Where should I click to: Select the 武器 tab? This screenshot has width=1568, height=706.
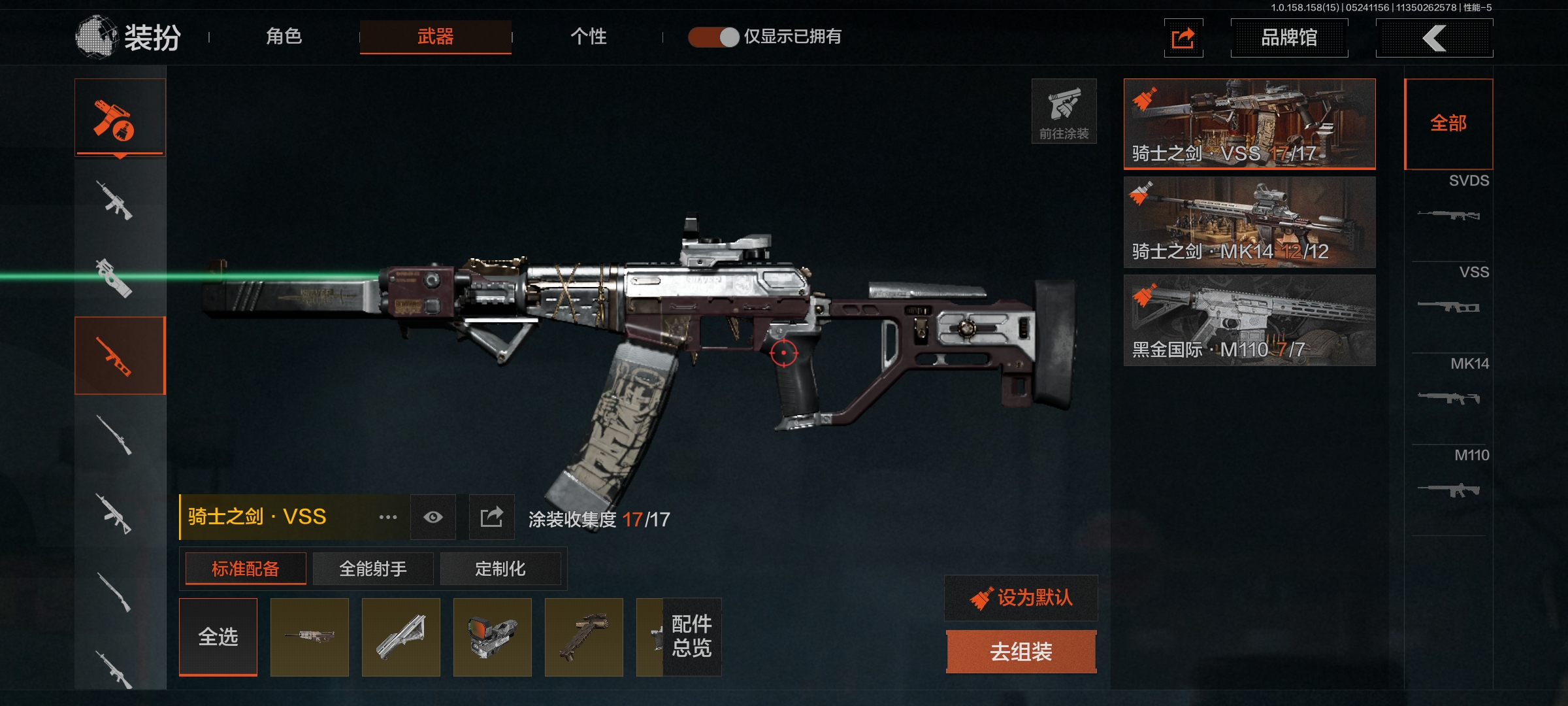(x=435, y=37)
